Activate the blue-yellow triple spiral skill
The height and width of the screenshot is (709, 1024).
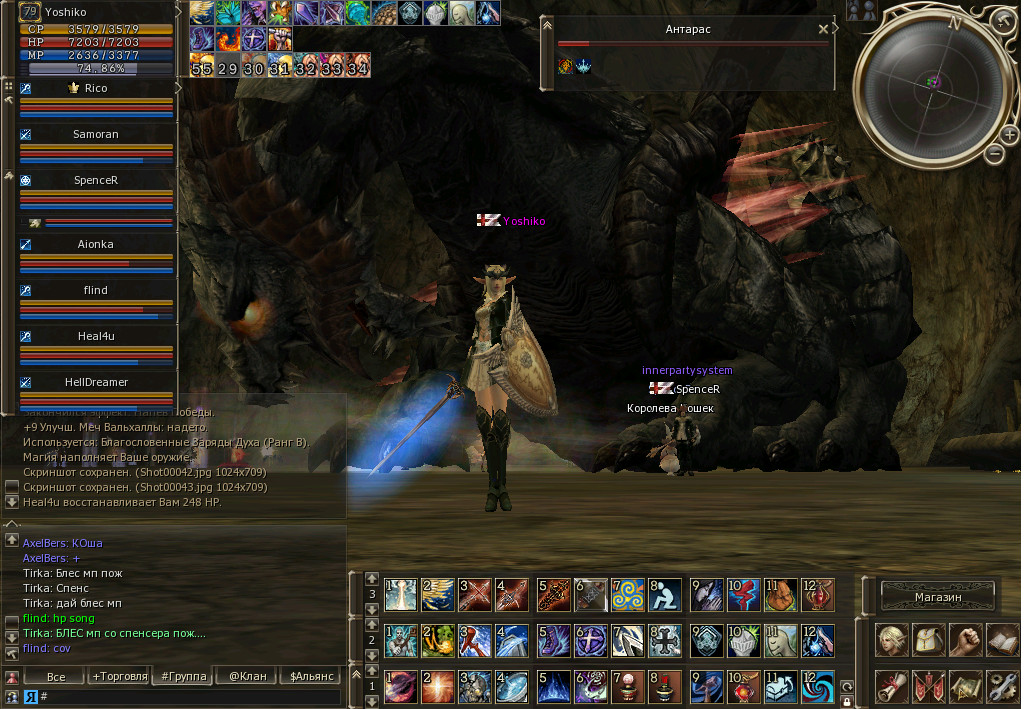pos(628,595)
